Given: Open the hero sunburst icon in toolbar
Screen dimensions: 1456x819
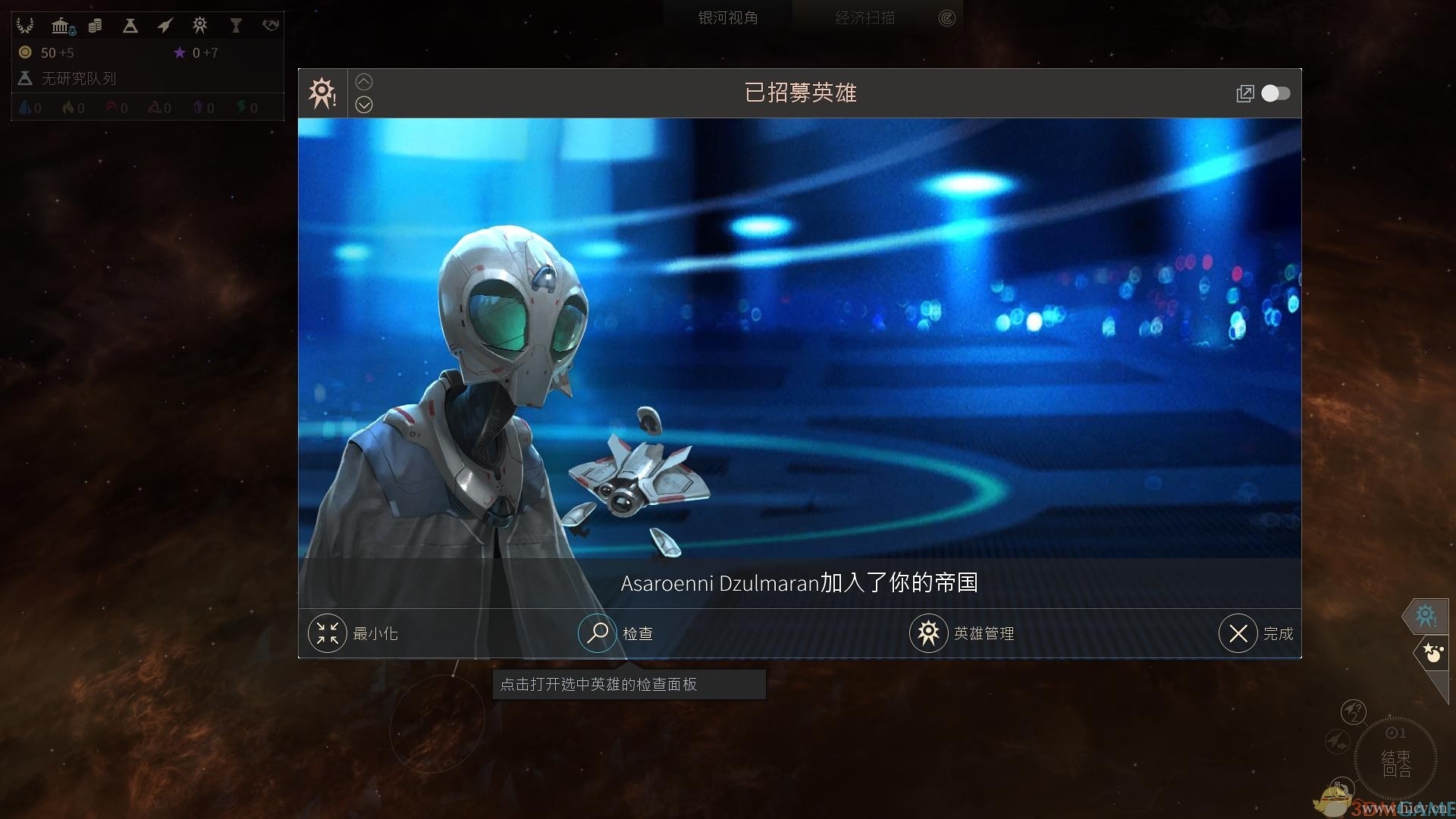Looking at the screenshot, I should (x=199, y=25).
